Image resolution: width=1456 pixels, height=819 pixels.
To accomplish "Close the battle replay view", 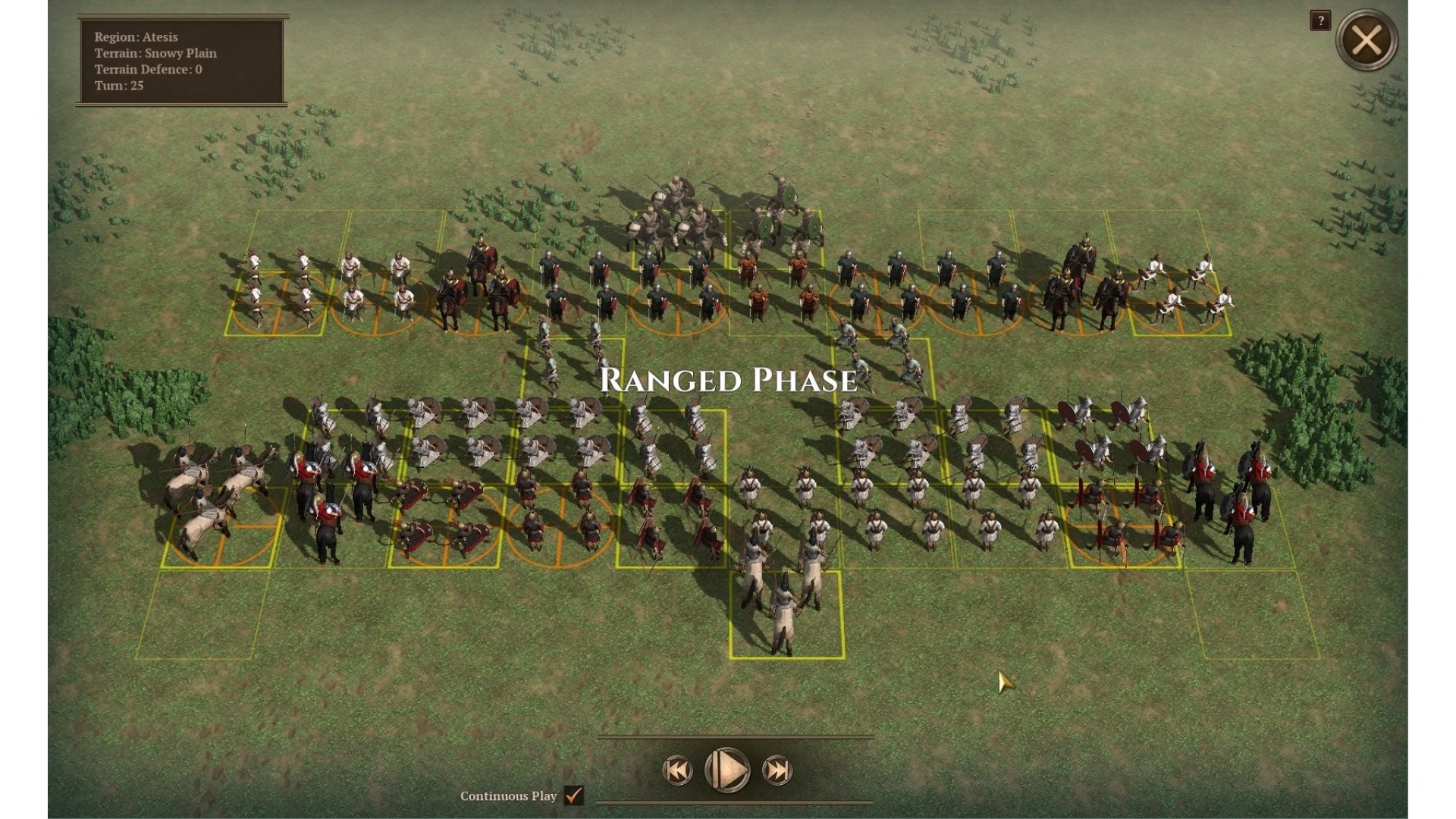I will [x=1366, y=40].
